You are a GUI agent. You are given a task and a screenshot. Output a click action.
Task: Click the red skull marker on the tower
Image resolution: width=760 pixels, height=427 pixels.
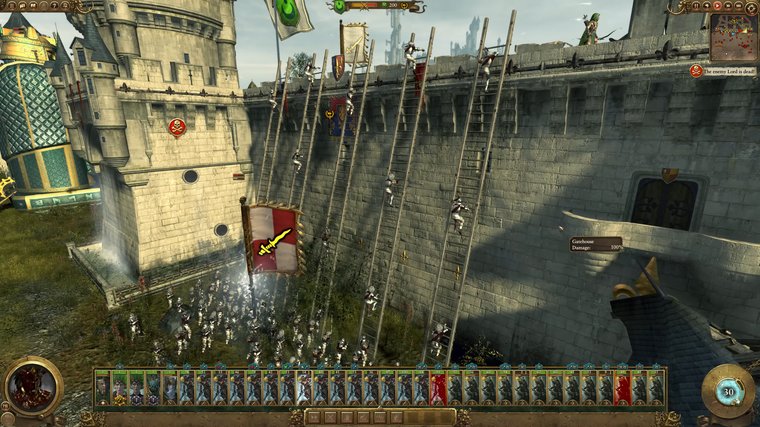pos(177,126)
